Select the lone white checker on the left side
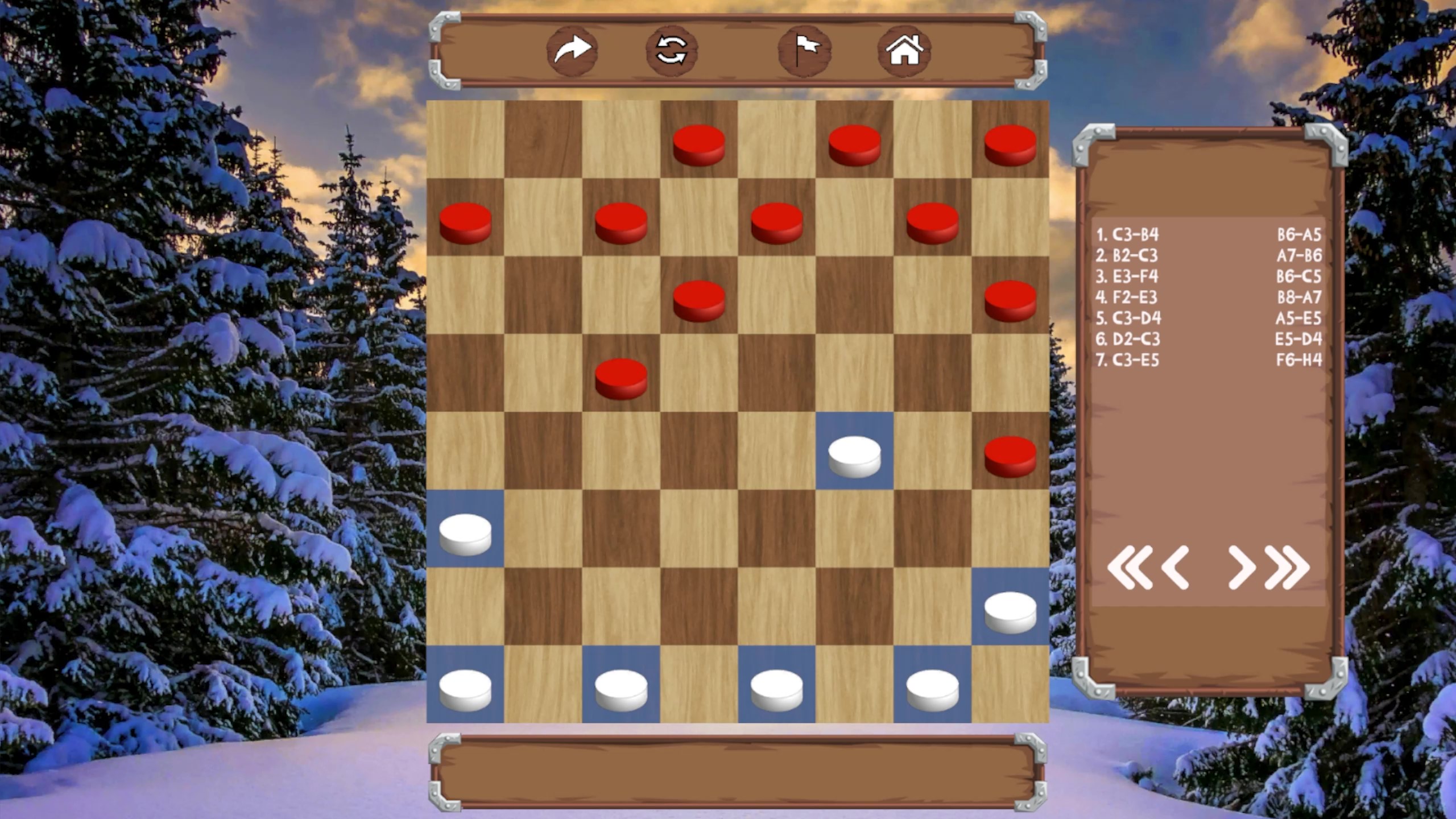The width and height of the screenshot is (1456, 819). [x=465, y=532]
